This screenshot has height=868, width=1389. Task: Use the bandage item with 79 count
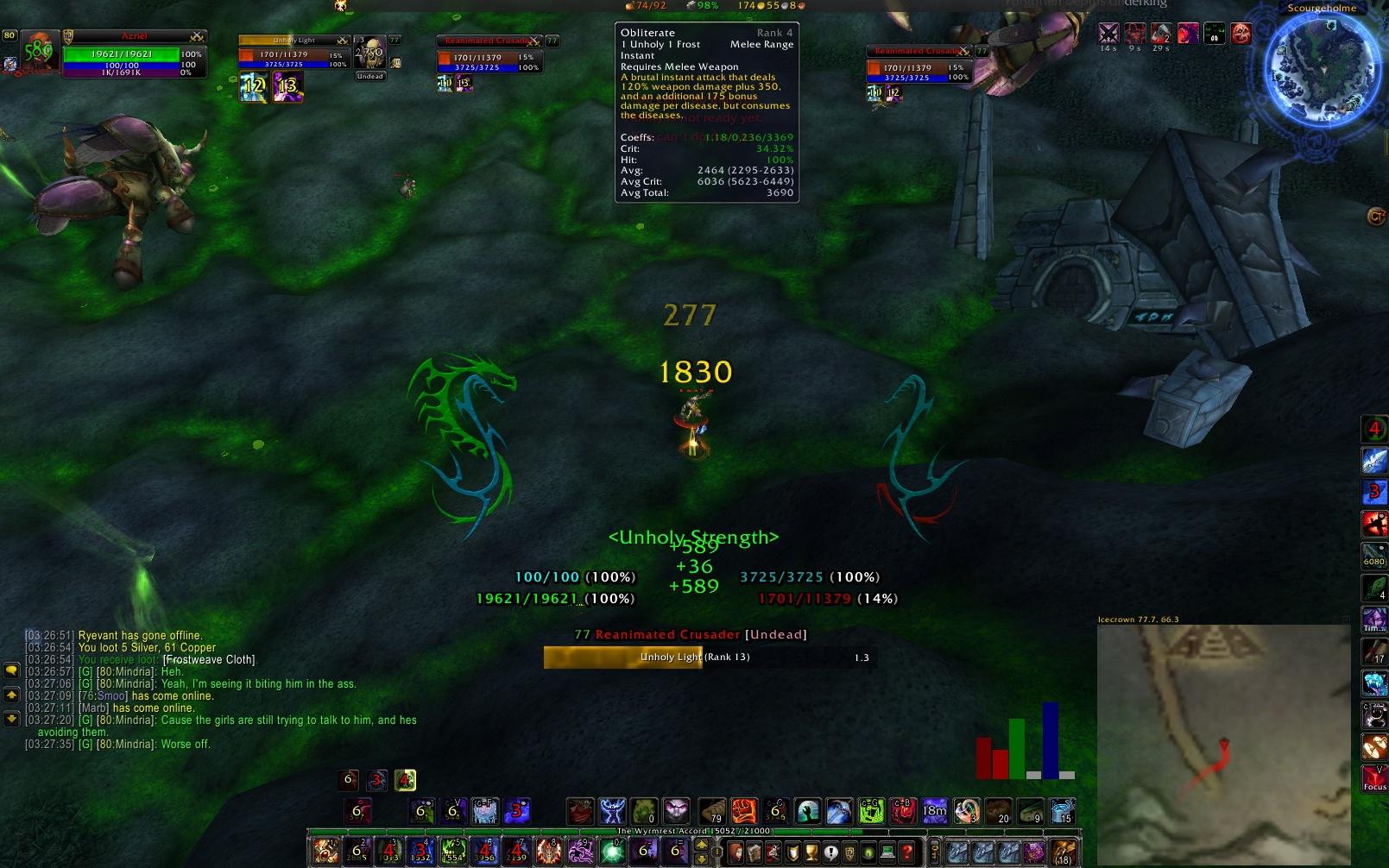pos(711,811)
